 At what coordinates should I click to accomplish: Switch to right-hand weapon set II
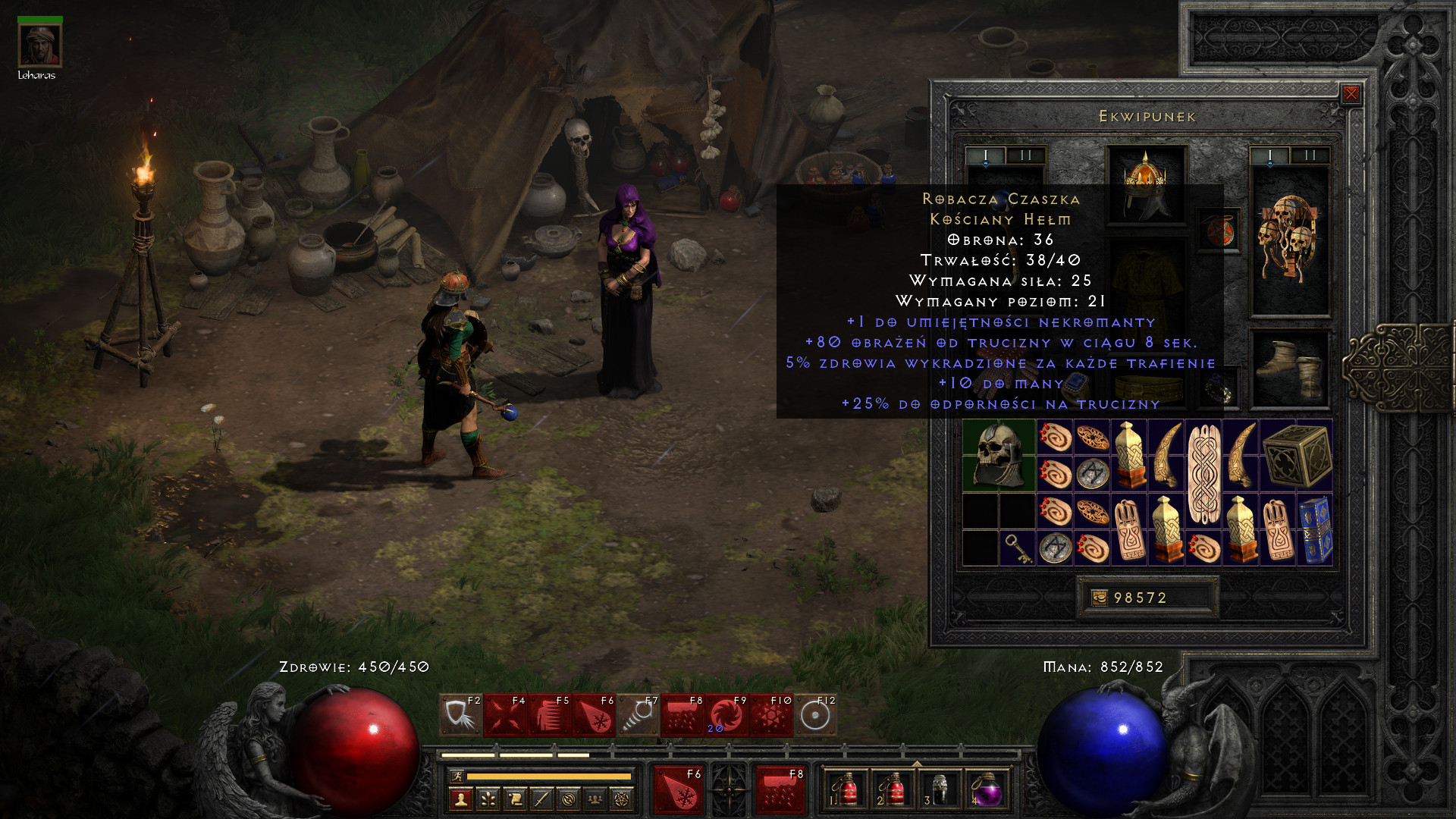coord(1310,155)
